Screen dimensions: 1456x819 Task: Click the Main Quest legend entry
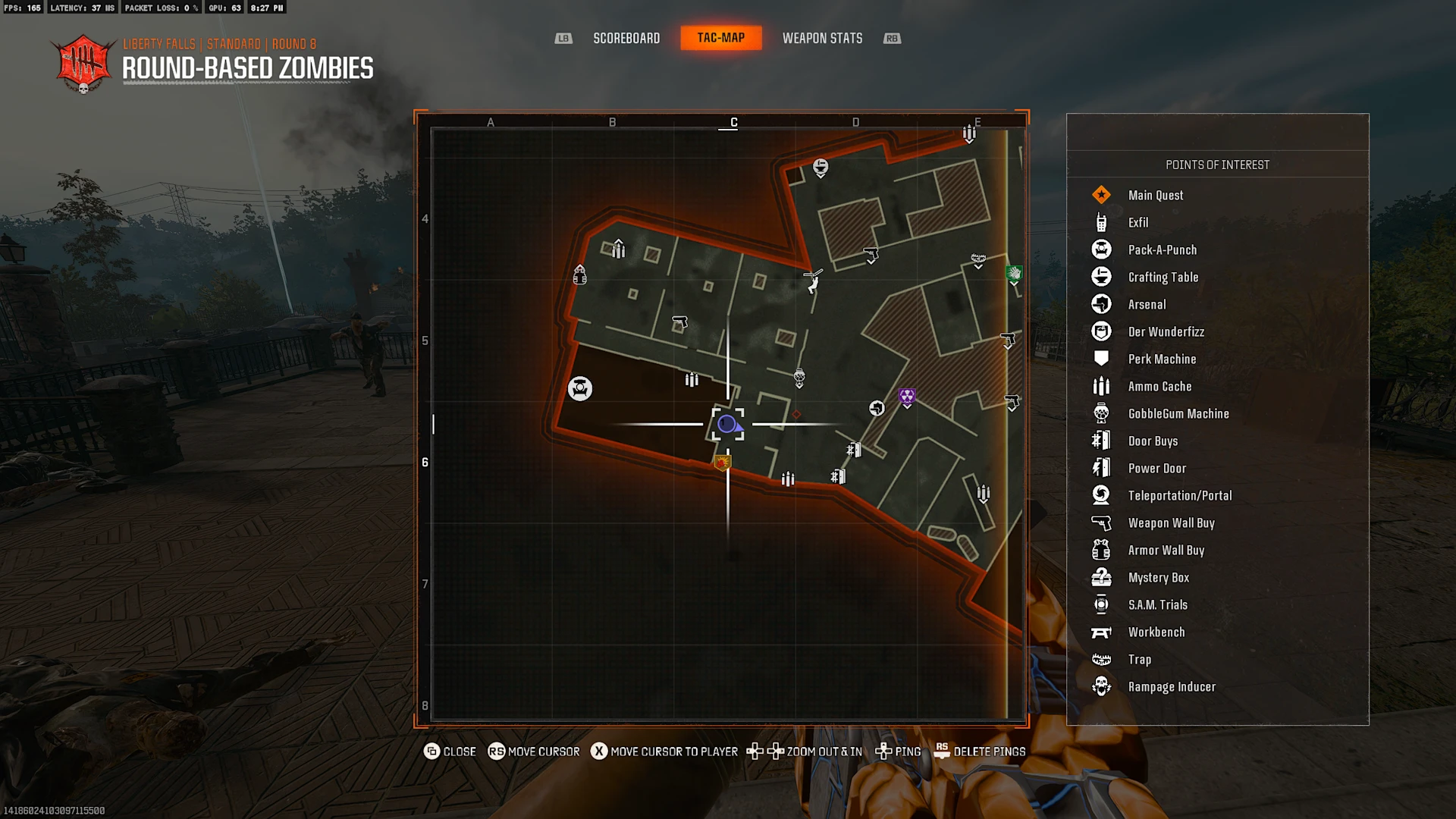point(1156,195)
